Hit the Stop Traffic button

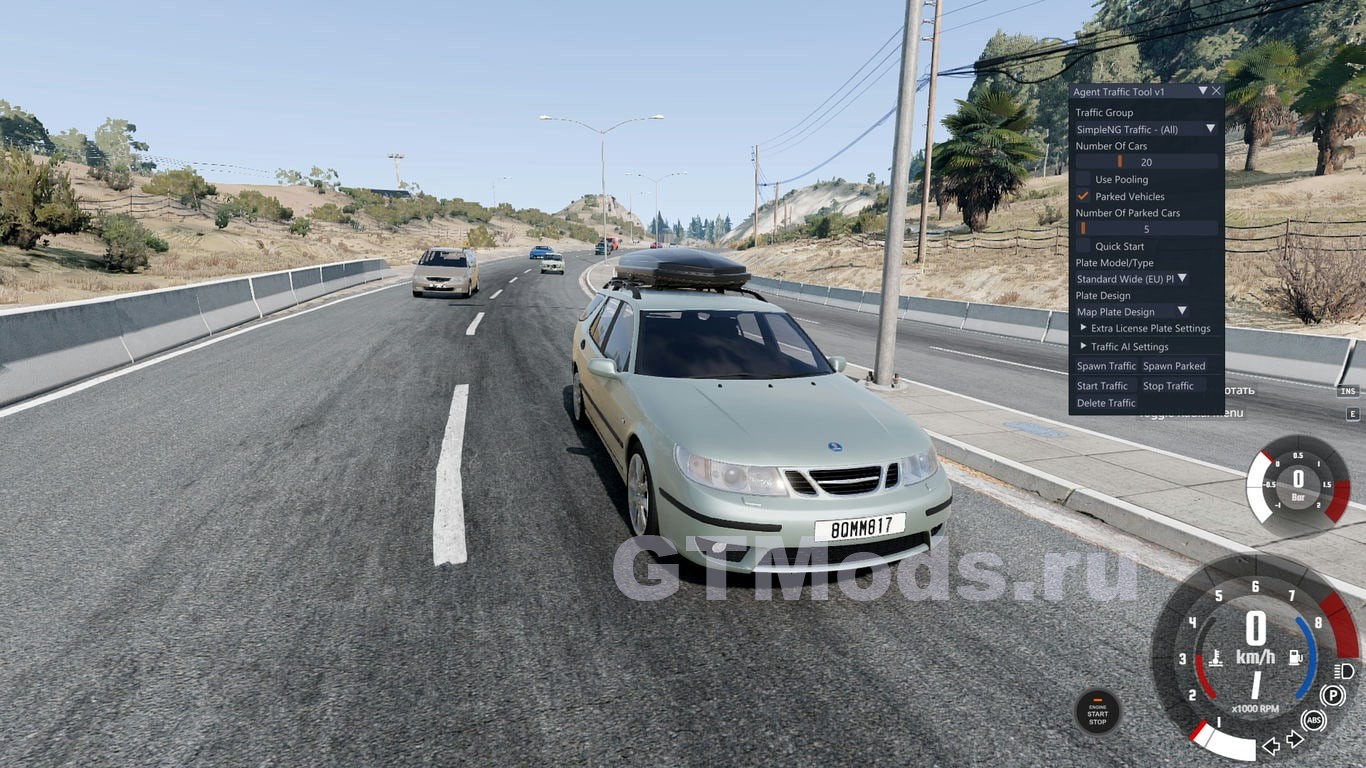point(1168,386)
